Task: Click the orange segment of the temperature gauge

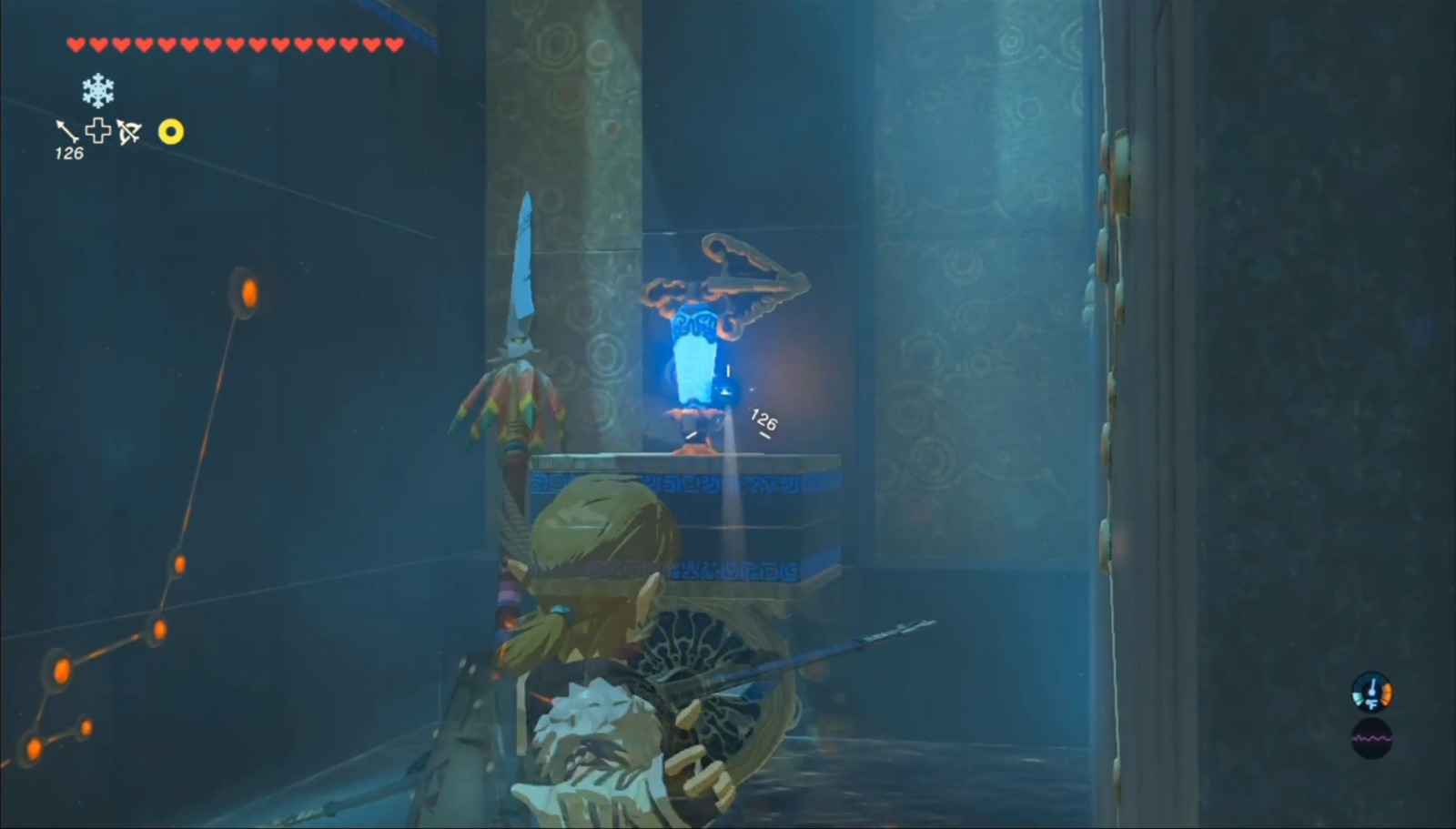Action: pyautogui.click(x=1387, y=693)
